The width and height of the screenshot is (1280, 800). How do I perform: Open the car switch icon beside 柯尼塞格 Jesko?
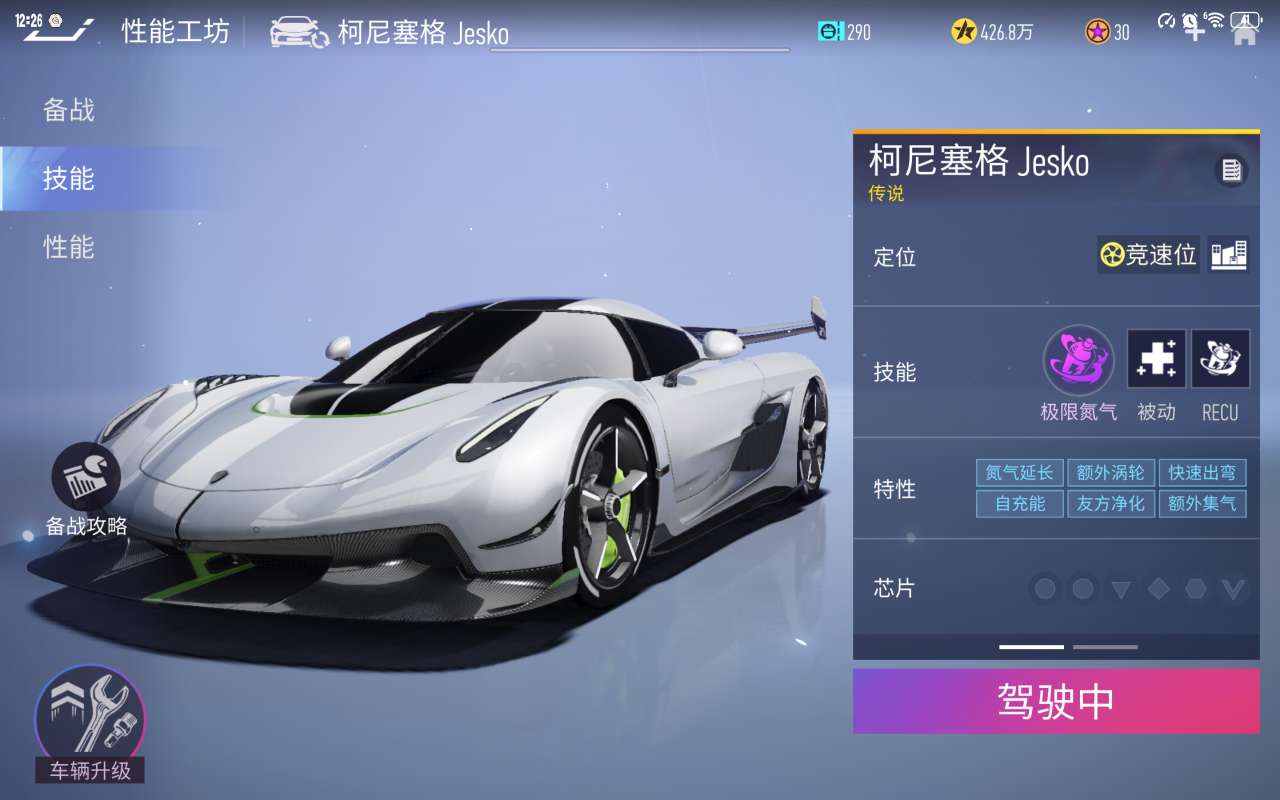(299, 32)
